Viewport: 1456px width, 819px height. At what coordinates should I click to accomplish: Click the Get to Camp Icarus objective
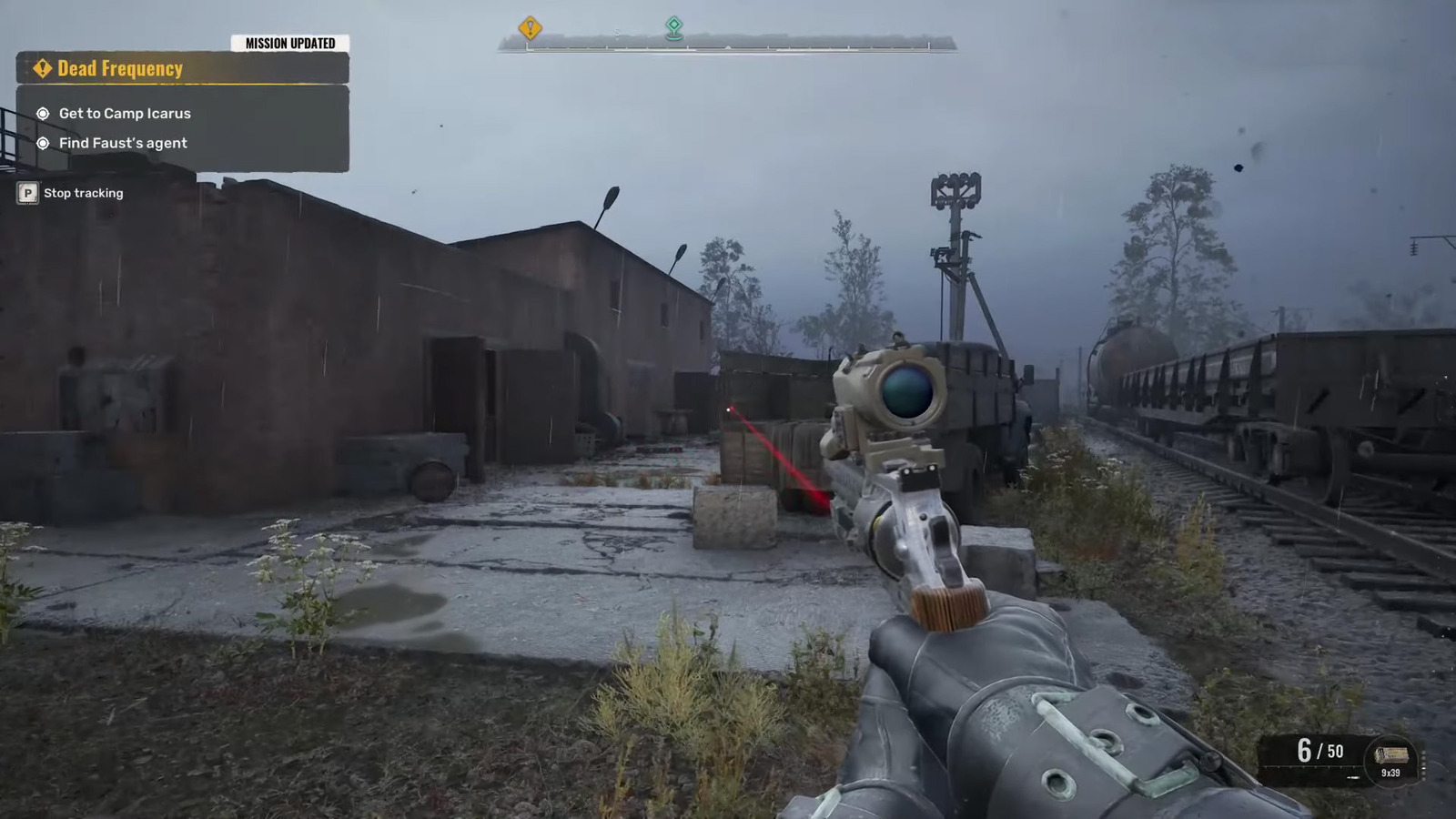coord(125,114)
